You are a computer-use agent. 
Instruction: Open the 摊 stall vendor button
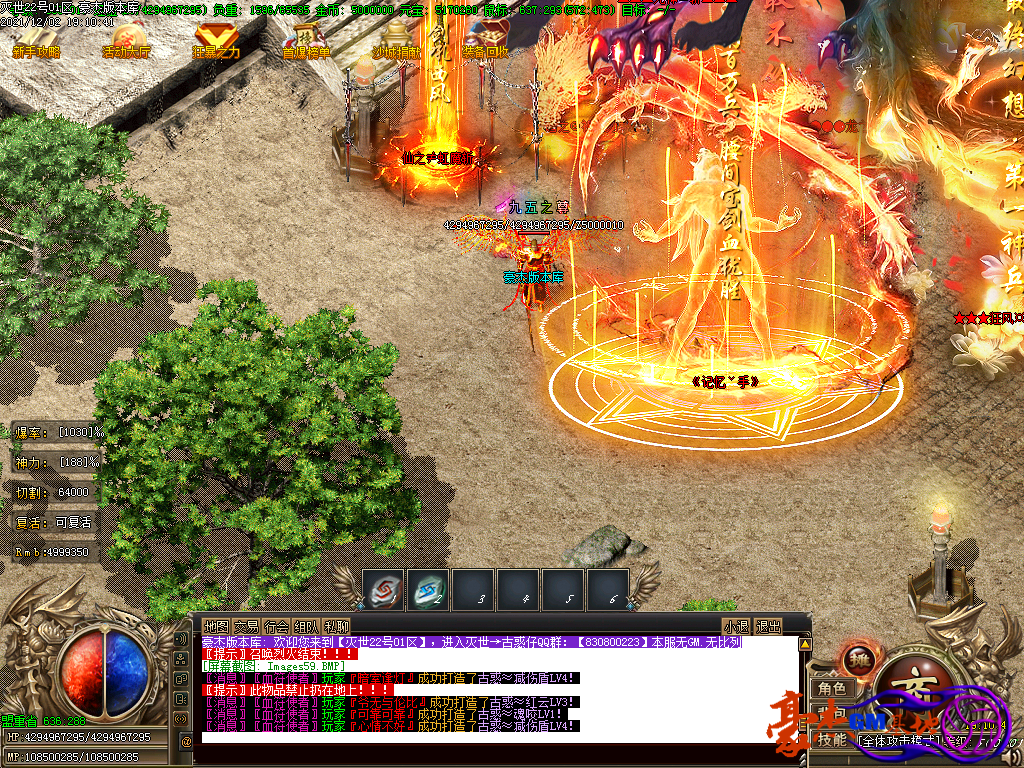click(x=858, y=658)
